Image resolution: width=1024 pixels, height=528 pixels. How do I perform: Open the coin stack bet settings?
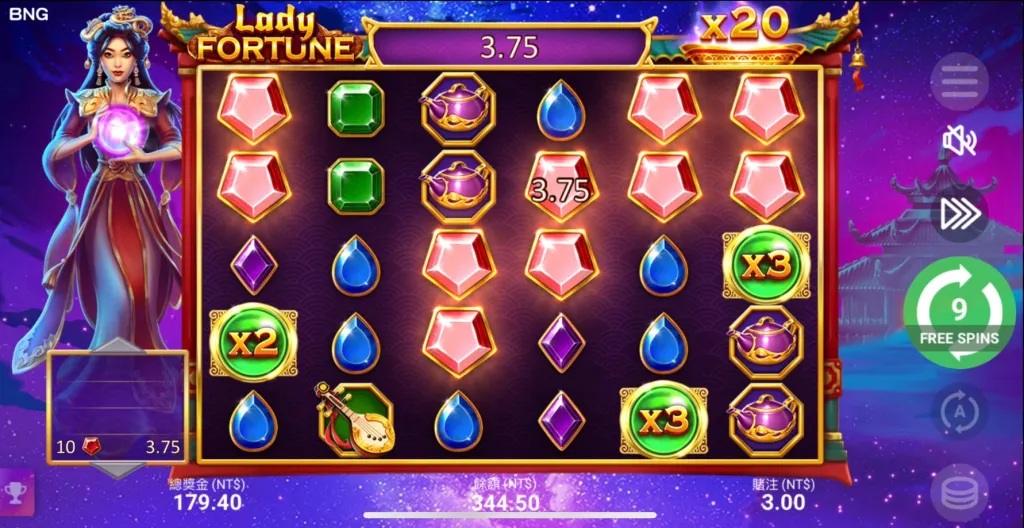click(959, 494)
